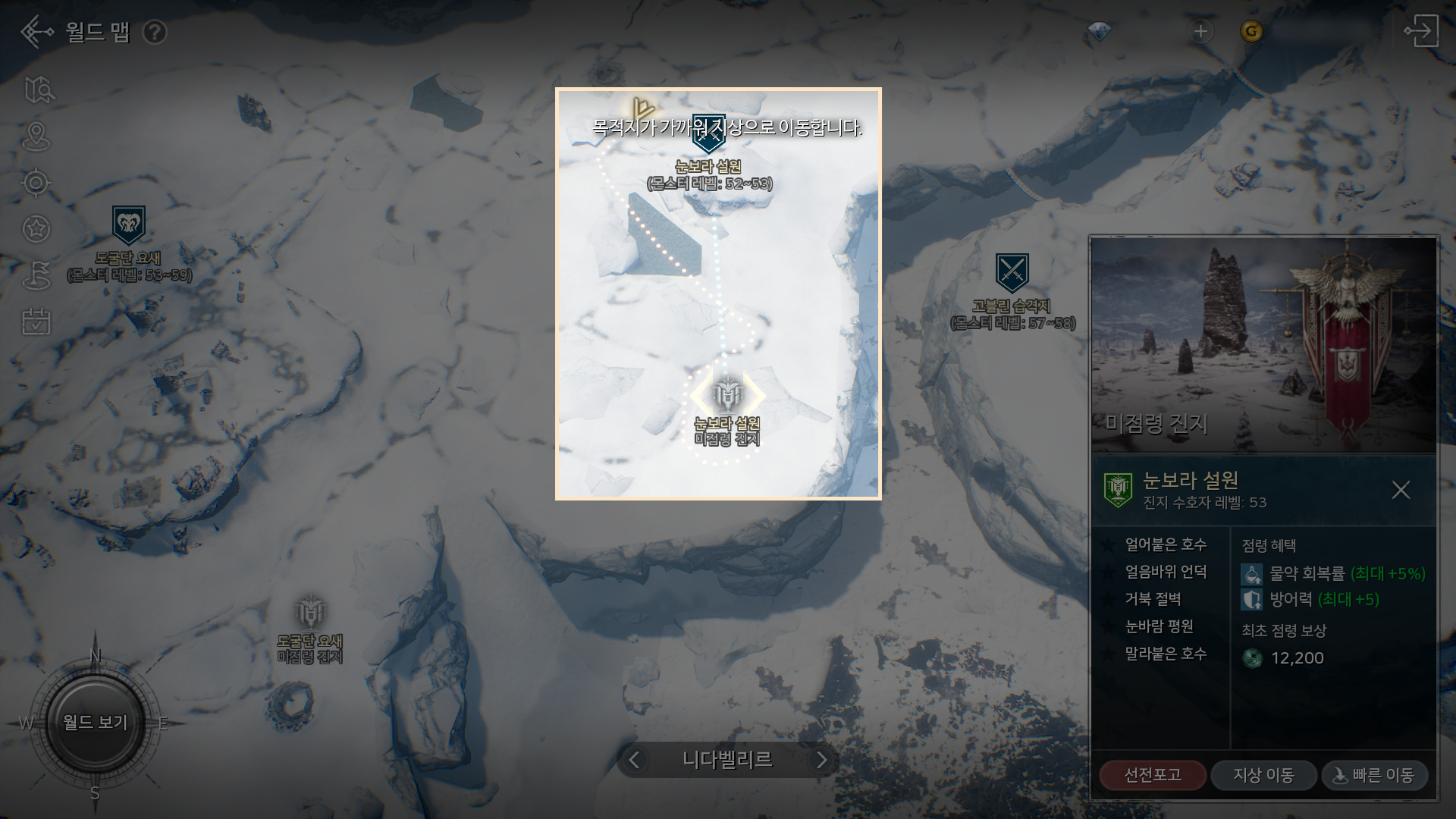Open the world map help question mark
The height and width of the screenshot is (819, 1456).
coord(155,33)
